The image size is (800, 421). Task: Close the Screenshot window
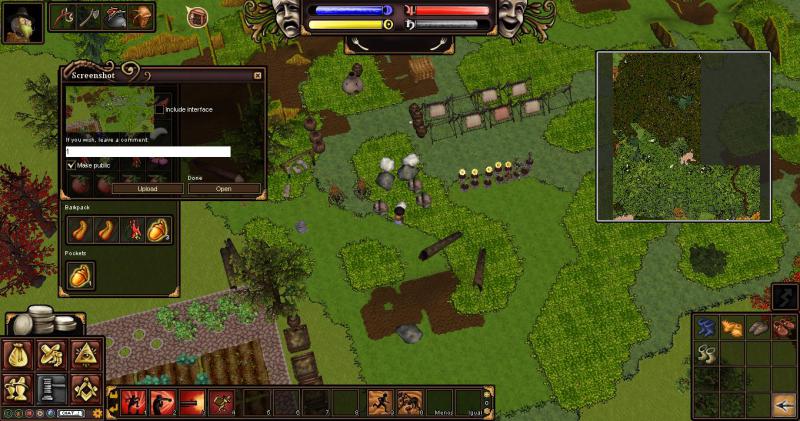pos(257,75)
